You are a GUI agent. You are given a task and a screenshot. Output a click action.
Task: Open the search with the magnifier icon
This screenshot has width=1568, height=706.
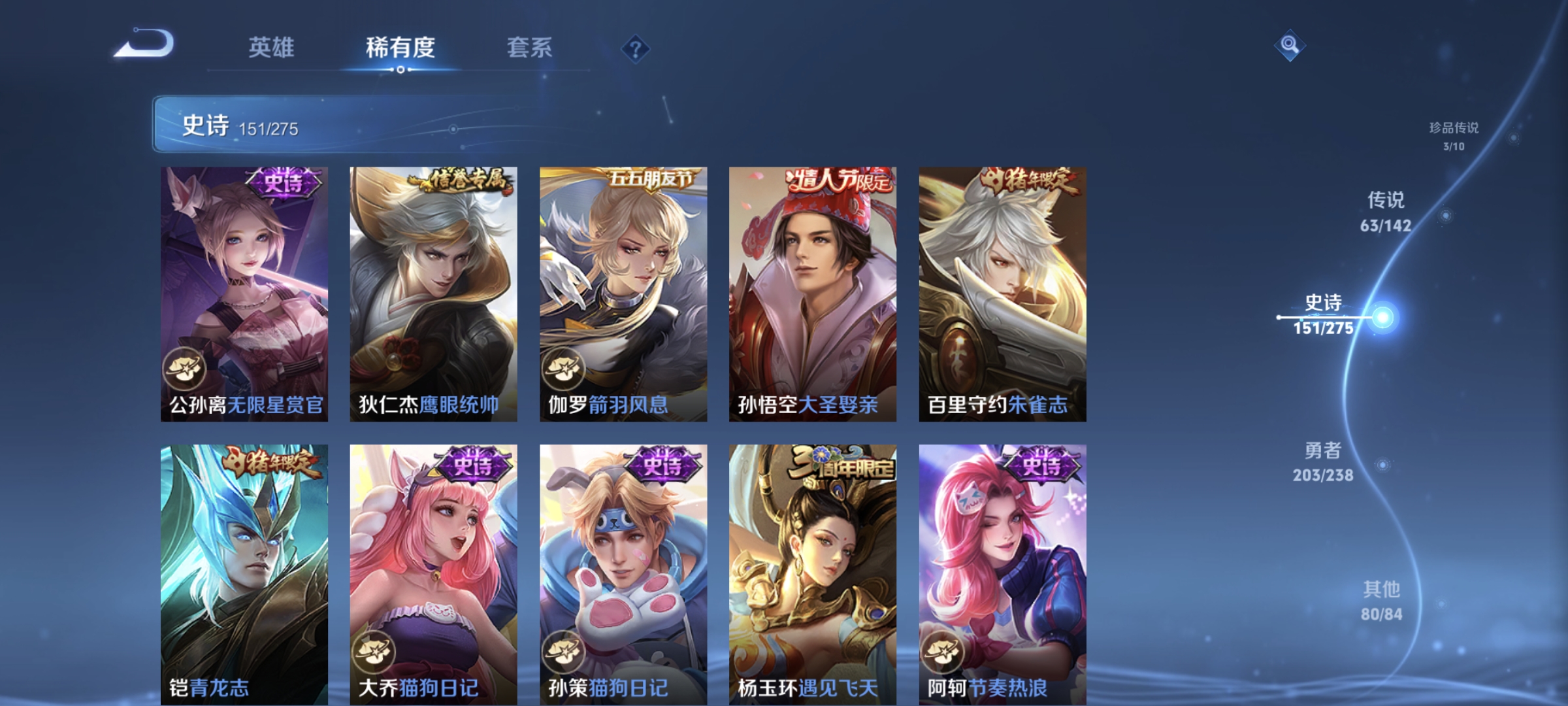click(1290, 44)
